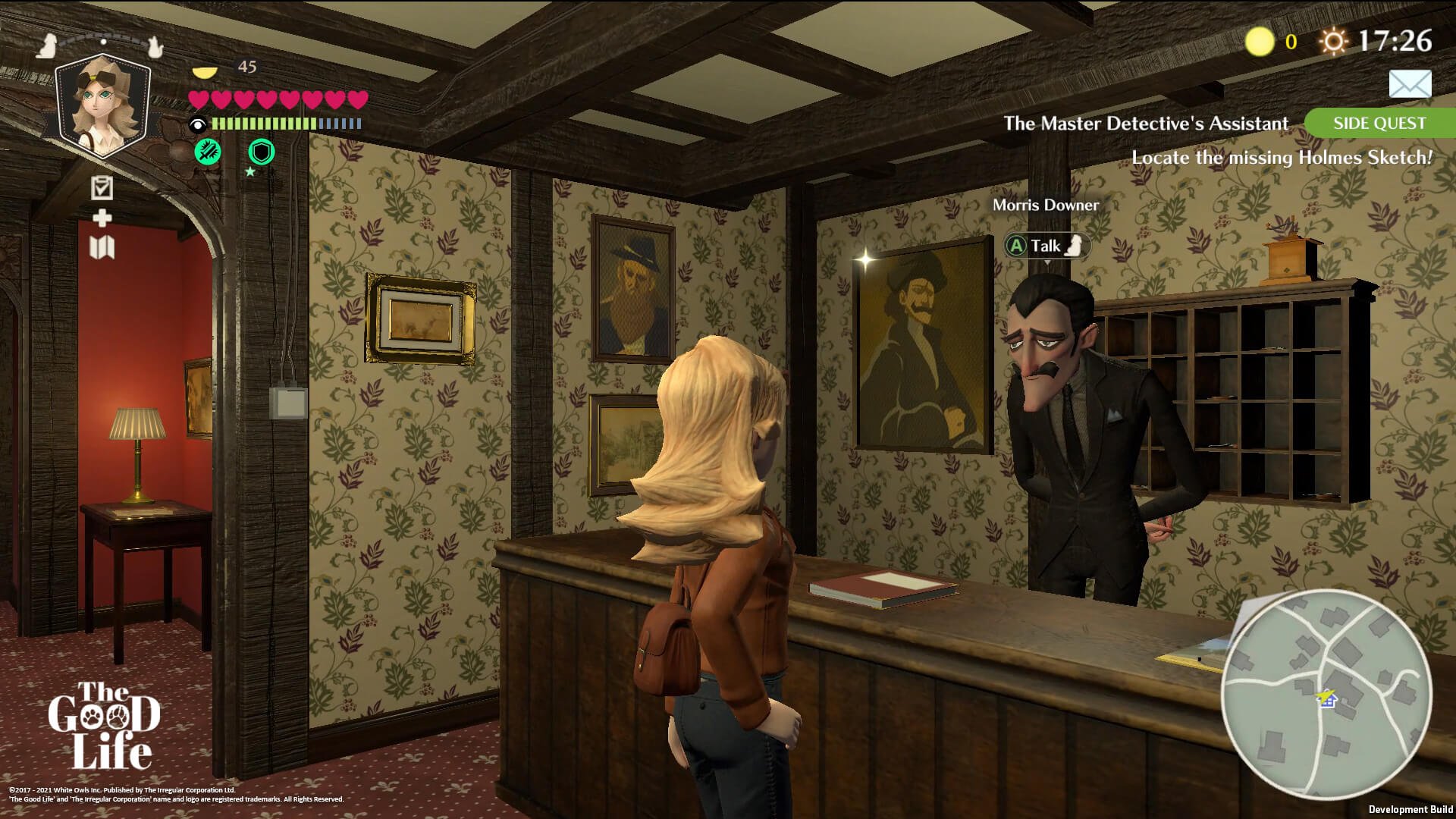Screen dimensions: 1456x819
Task: Click the circular minimap
Action: click(x=1326, y=694)
